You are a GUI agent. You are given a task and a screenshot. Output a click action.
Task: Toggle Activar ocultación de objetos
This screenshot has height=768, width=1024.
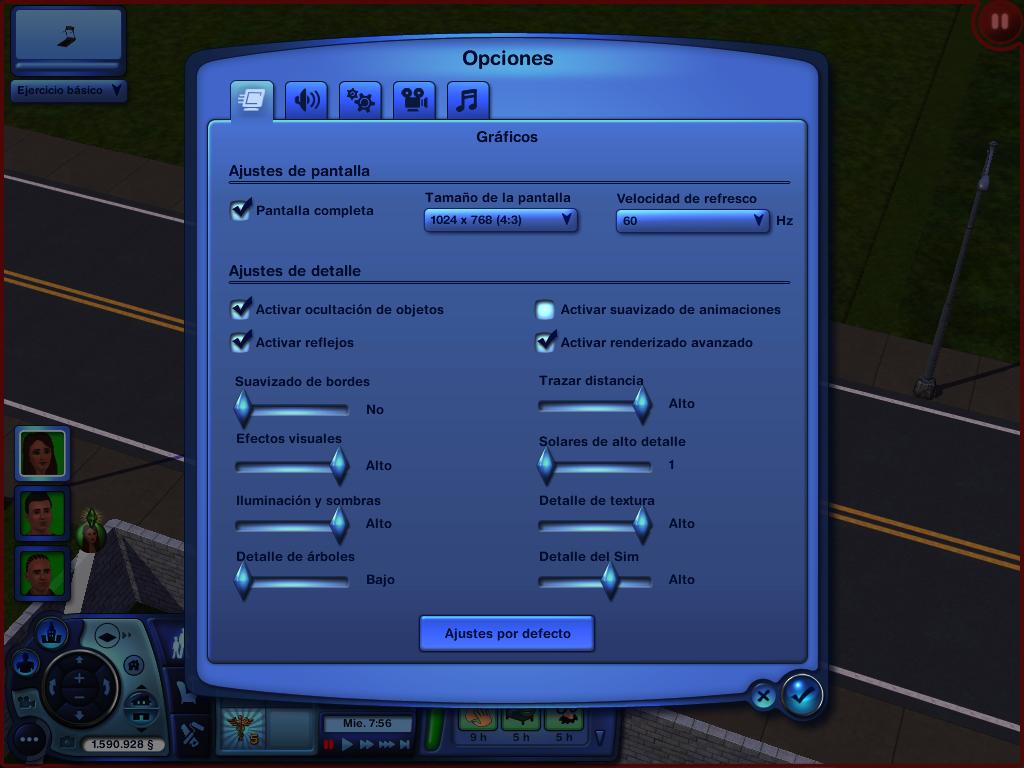coord(241,309)
